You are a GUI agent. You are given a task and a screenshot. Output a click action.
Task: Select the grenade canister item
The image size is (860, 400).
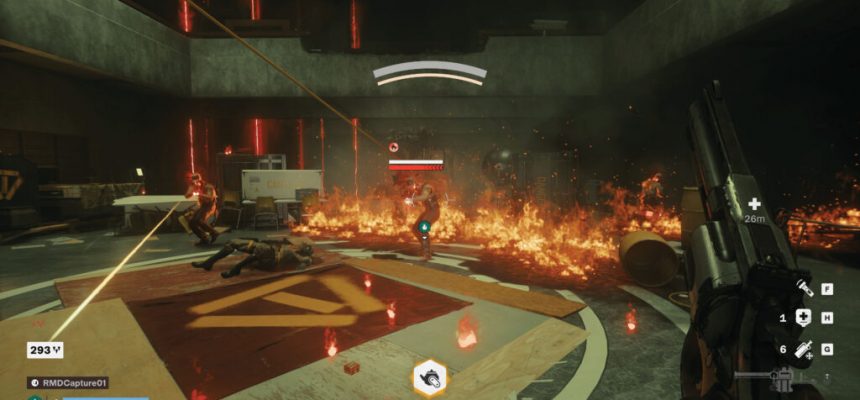click(802, 349)
